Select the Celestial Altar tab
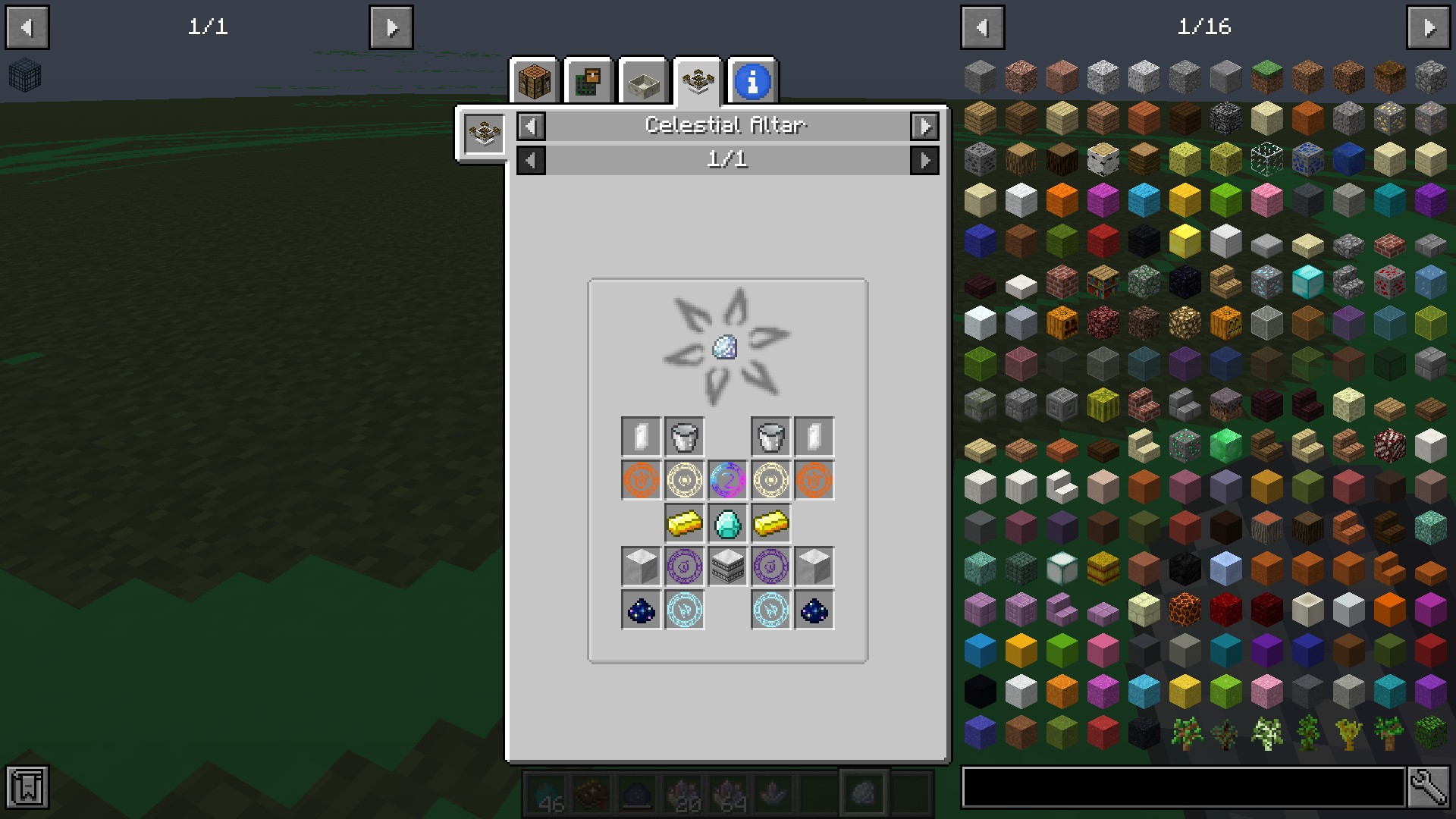1456x819 pixels. pyautogui.click(x=698, y=81)
